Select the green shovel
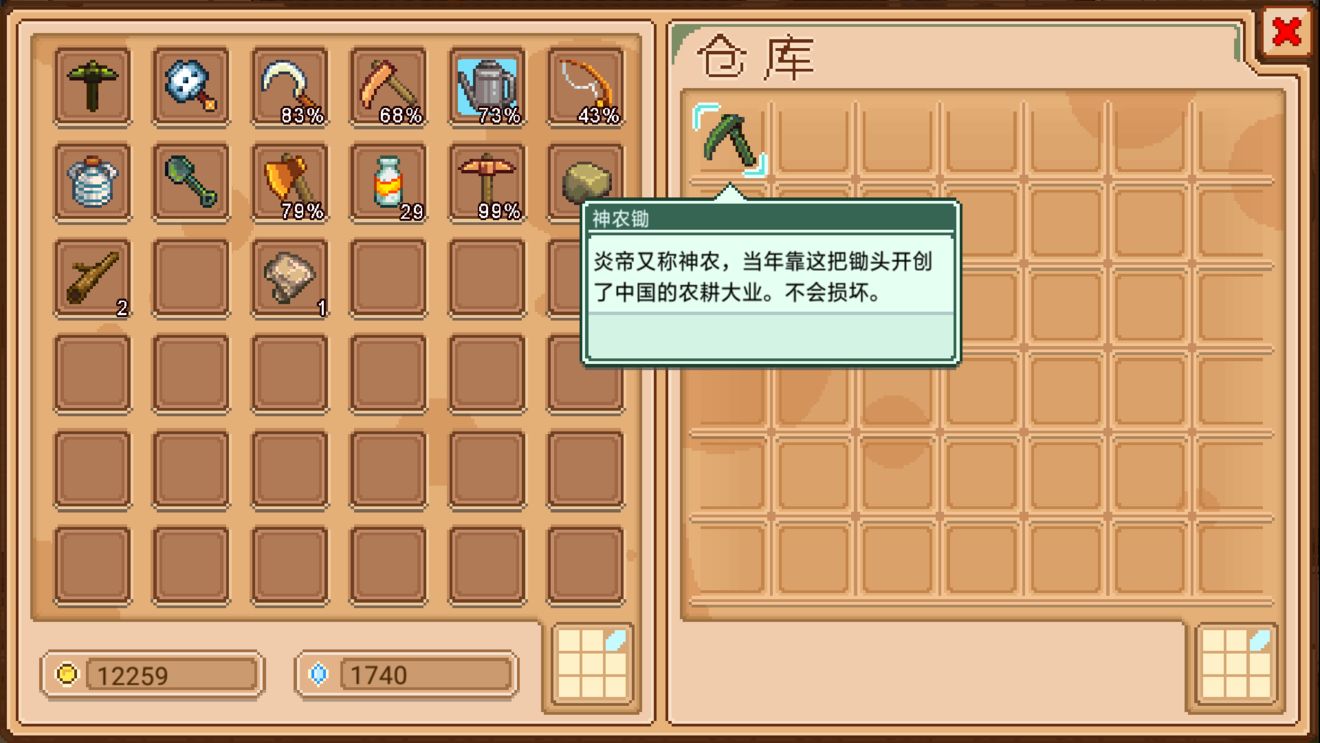Viewport: 1320px width, 743px height. pos(190,182)
